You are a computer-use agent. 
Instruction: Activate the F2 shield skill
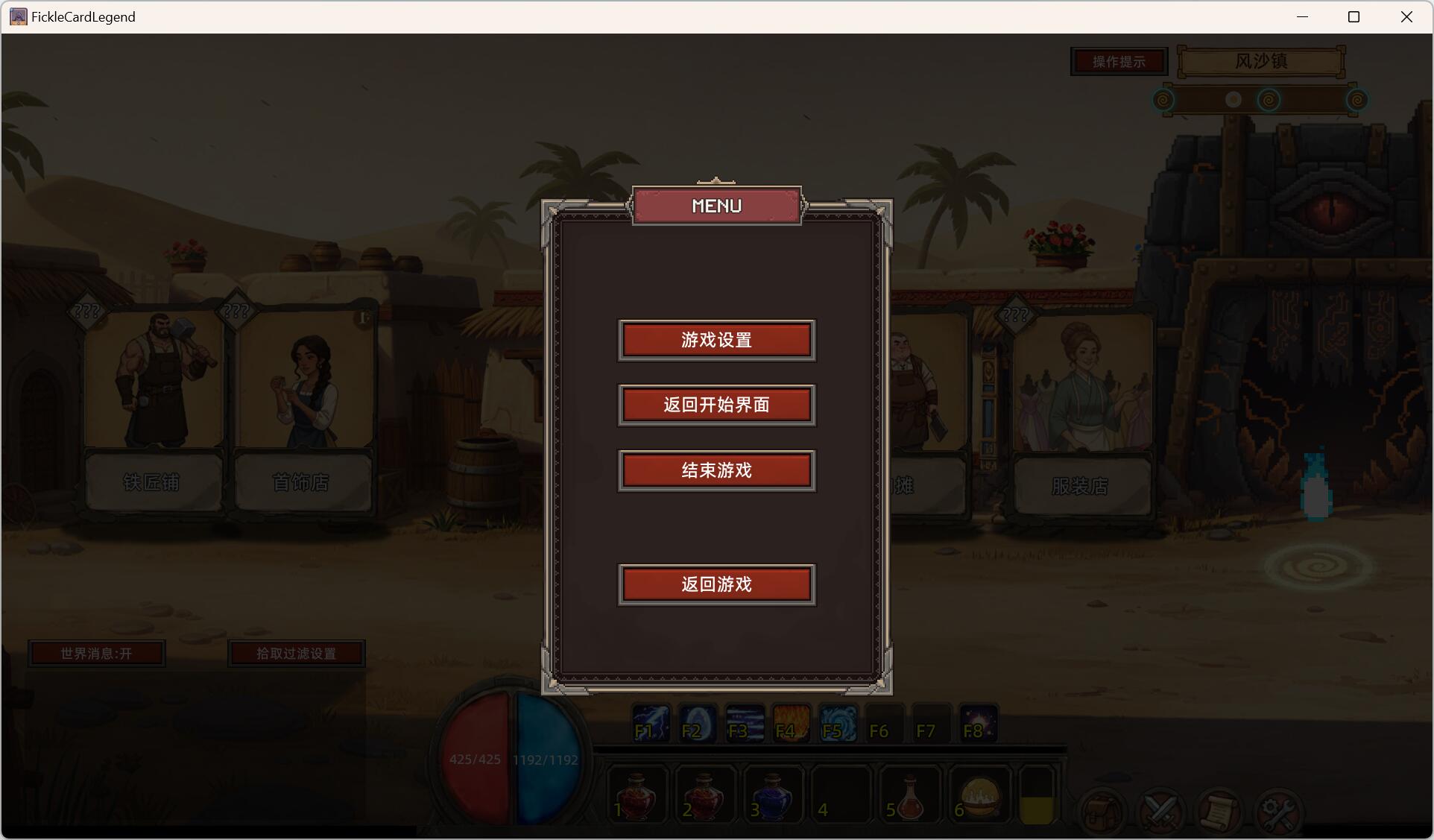click(697, 724)
